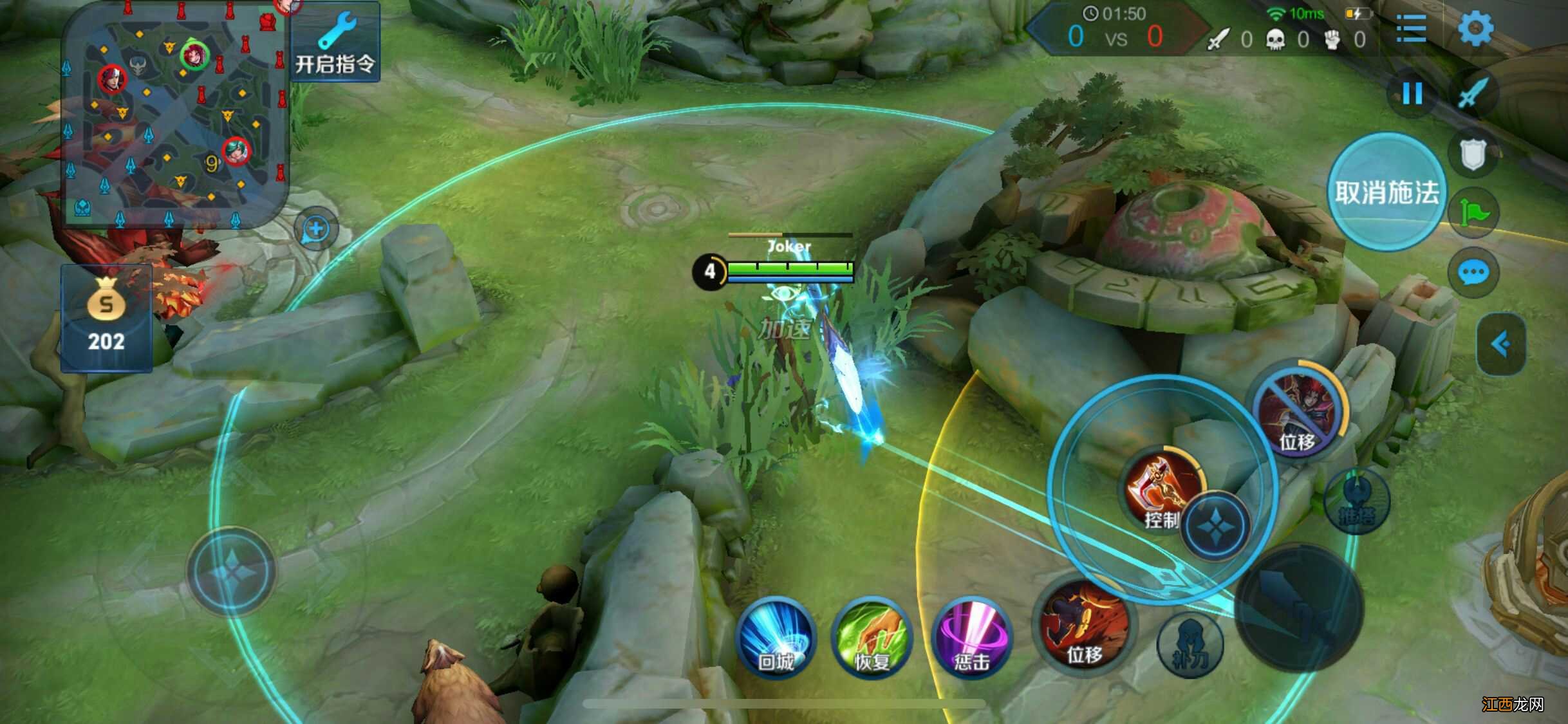Tap the shield signal button
The width and height of the screenshot is (1568, 724).
[1472, 154]
